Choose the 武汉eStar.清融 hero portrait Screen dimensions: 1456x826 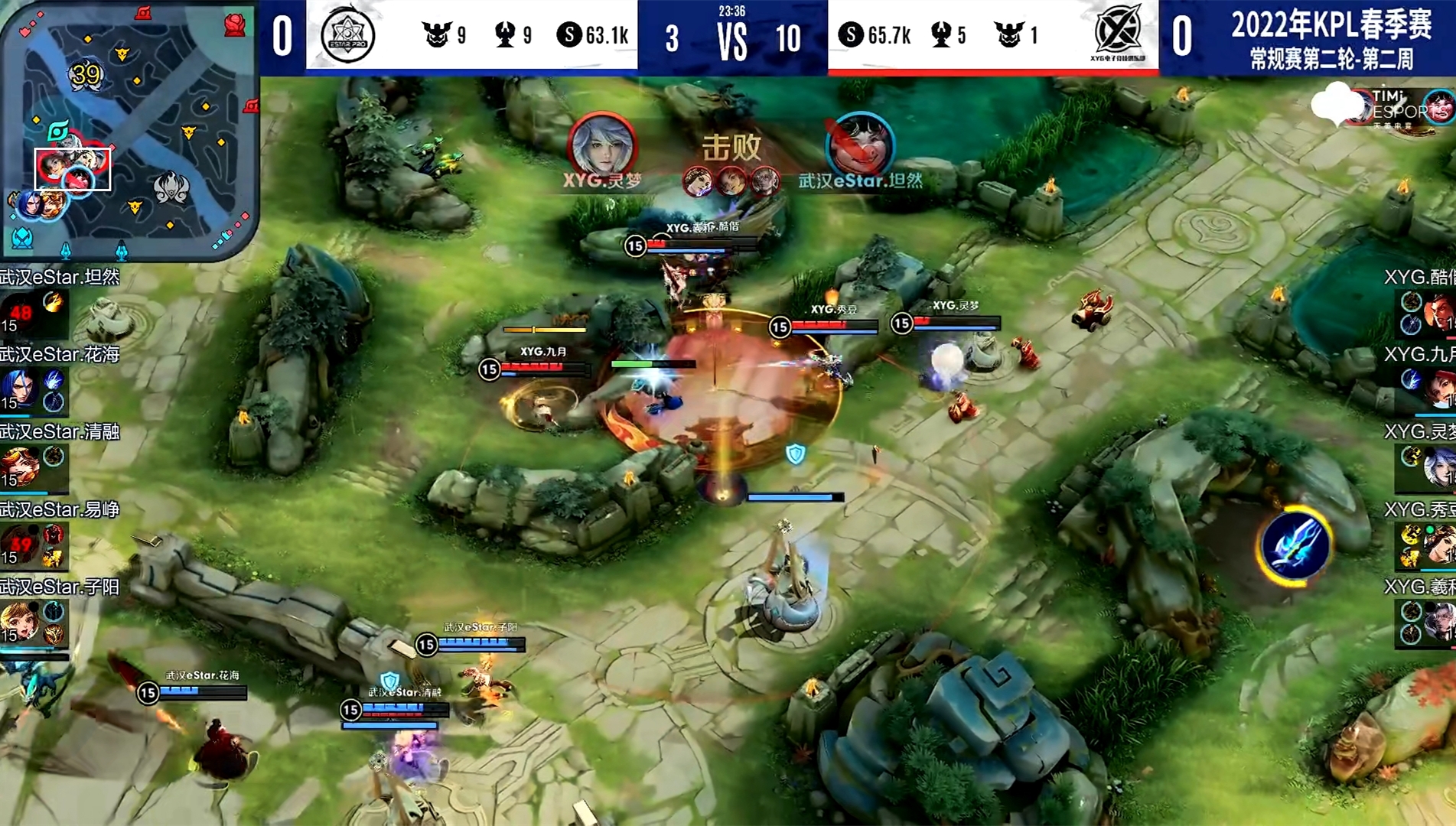pyautogui.click(x=21, y=467)
